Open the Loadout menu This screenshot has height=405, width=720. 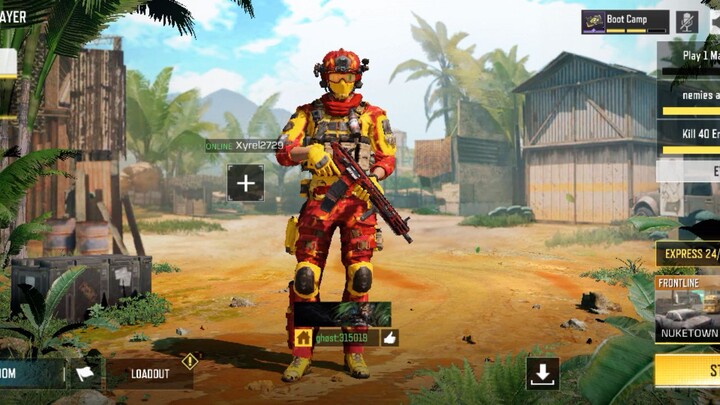tap(150, 374)
